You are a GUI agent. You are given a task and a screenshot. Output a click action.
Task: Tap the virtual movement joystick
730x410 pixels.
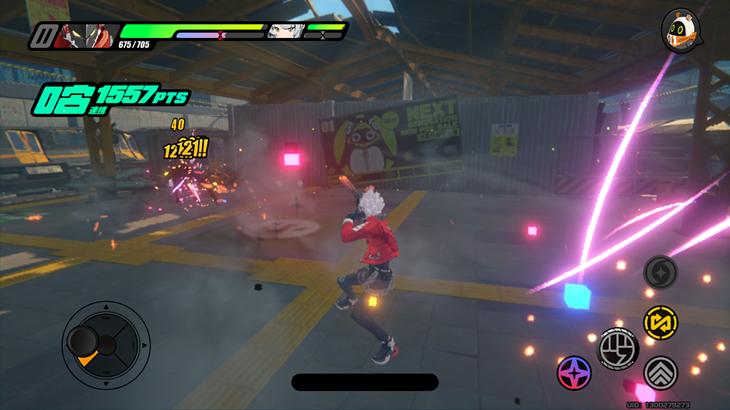point(105,343)
